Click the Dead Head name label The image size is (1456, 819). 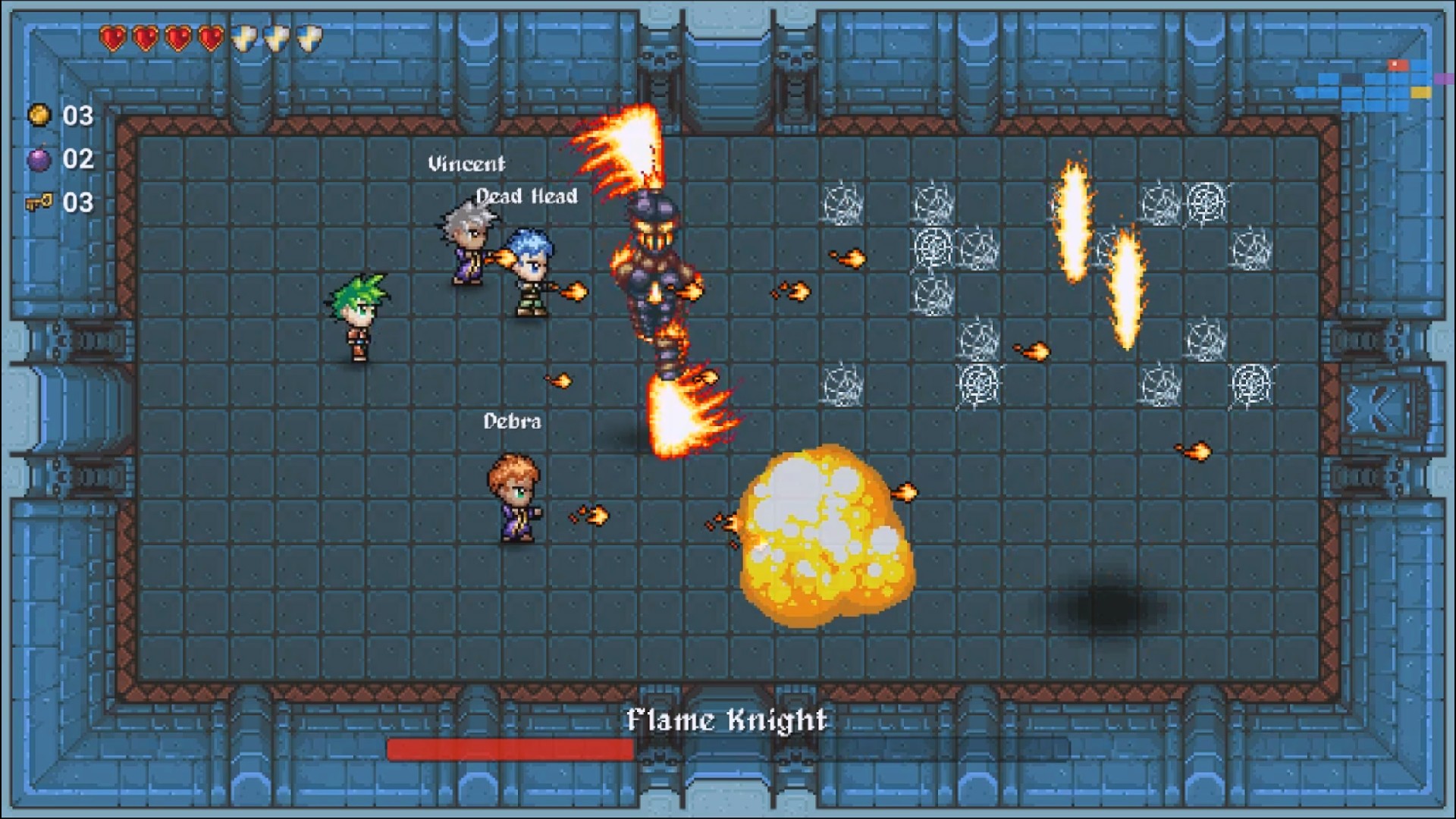526,195
